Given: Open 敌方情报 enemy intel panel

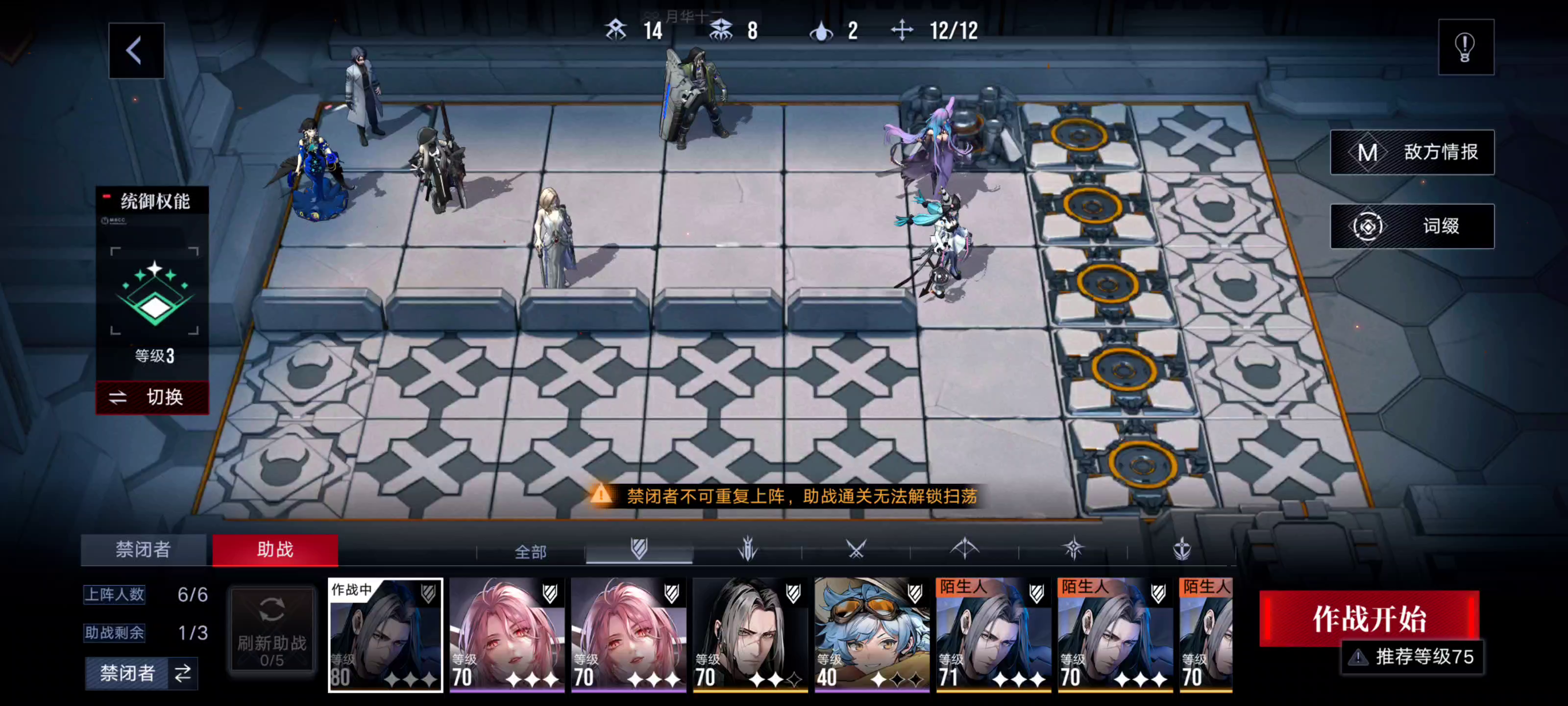Looking at the screenshot, I should [x=1412, y=152].
